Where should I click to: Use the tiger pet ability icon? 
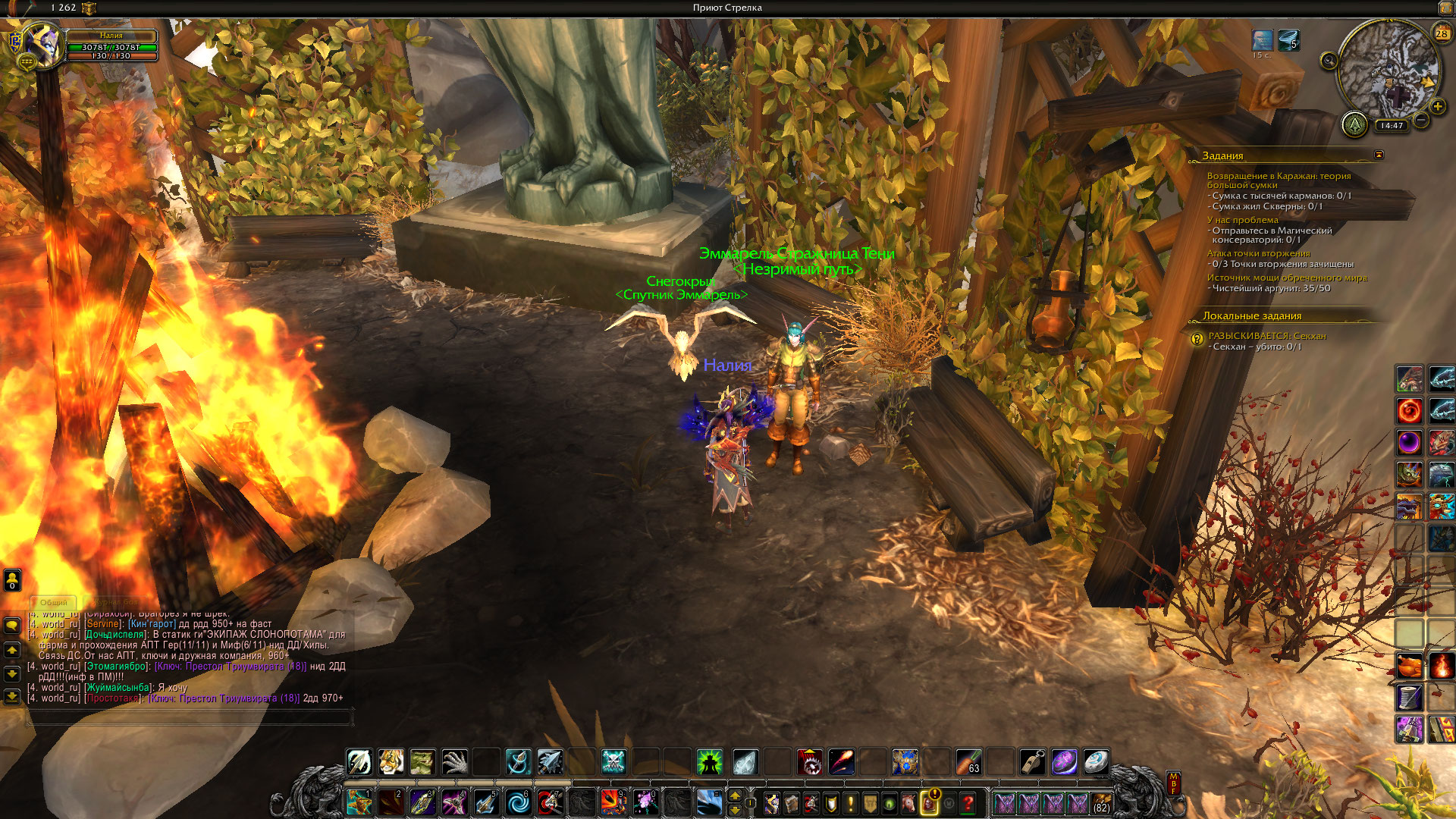tap(391, 761)
